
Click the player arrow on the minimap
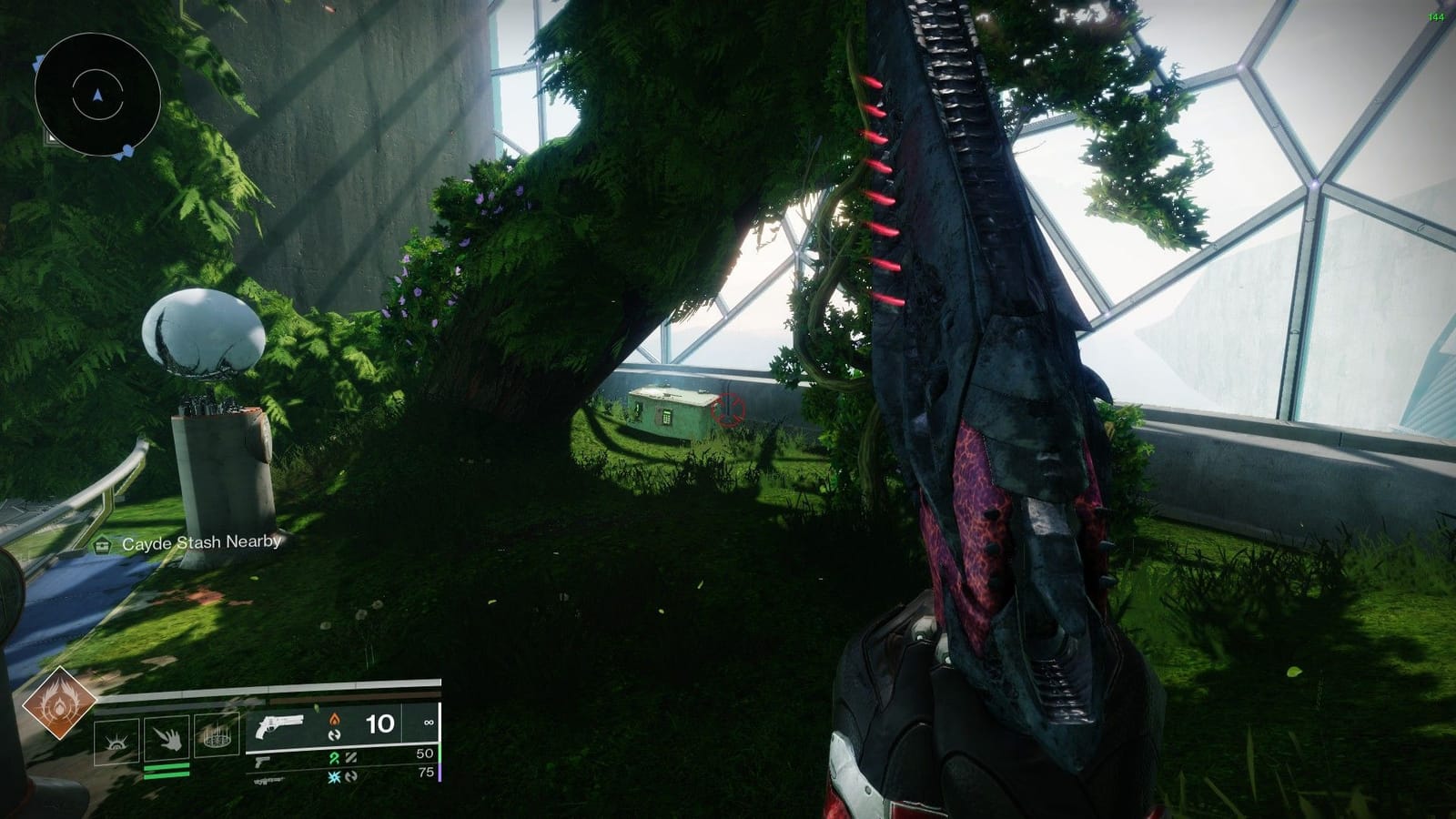click(x=97, y=94)
